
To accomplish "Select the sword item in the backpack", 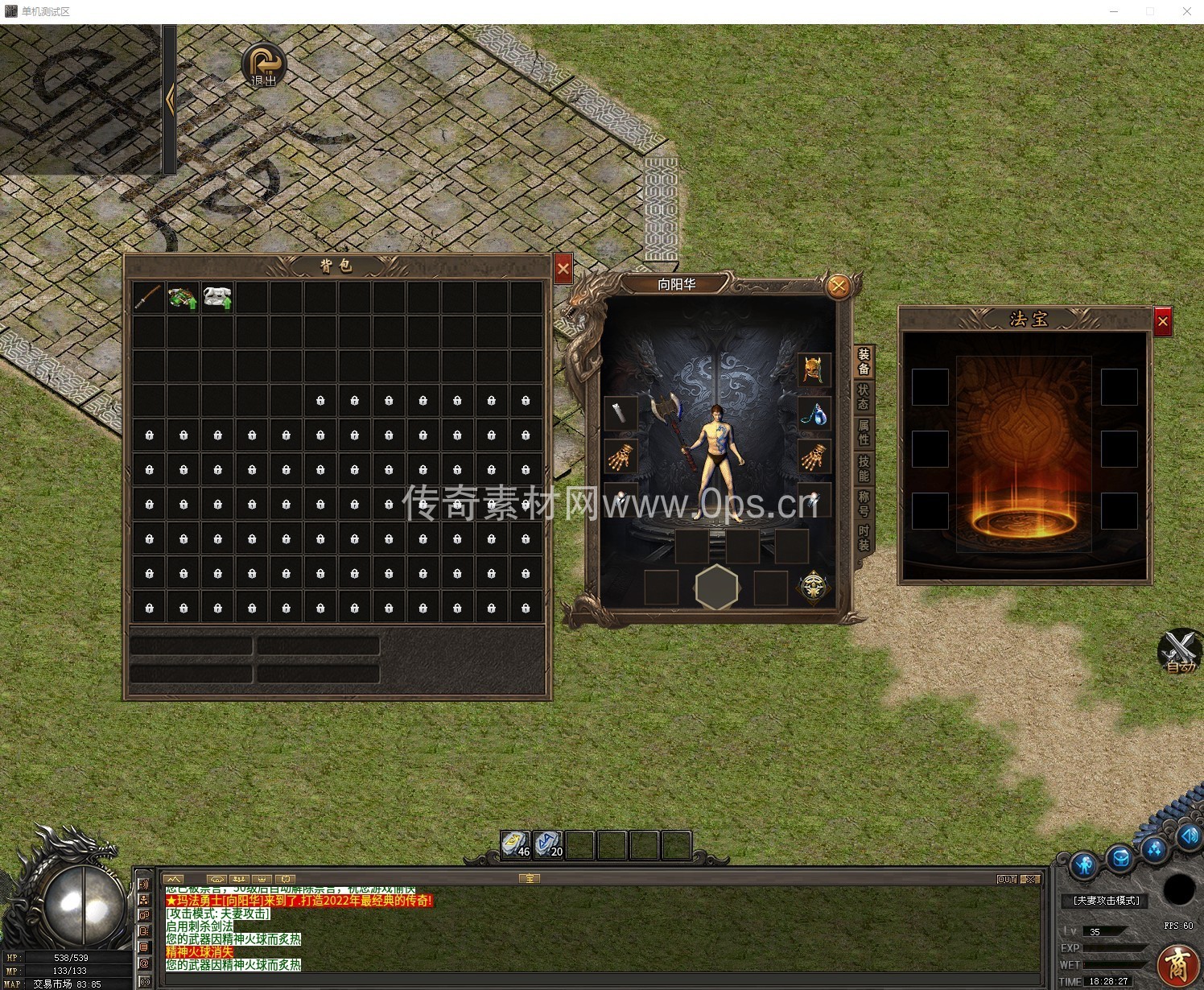I will point(149,298).
